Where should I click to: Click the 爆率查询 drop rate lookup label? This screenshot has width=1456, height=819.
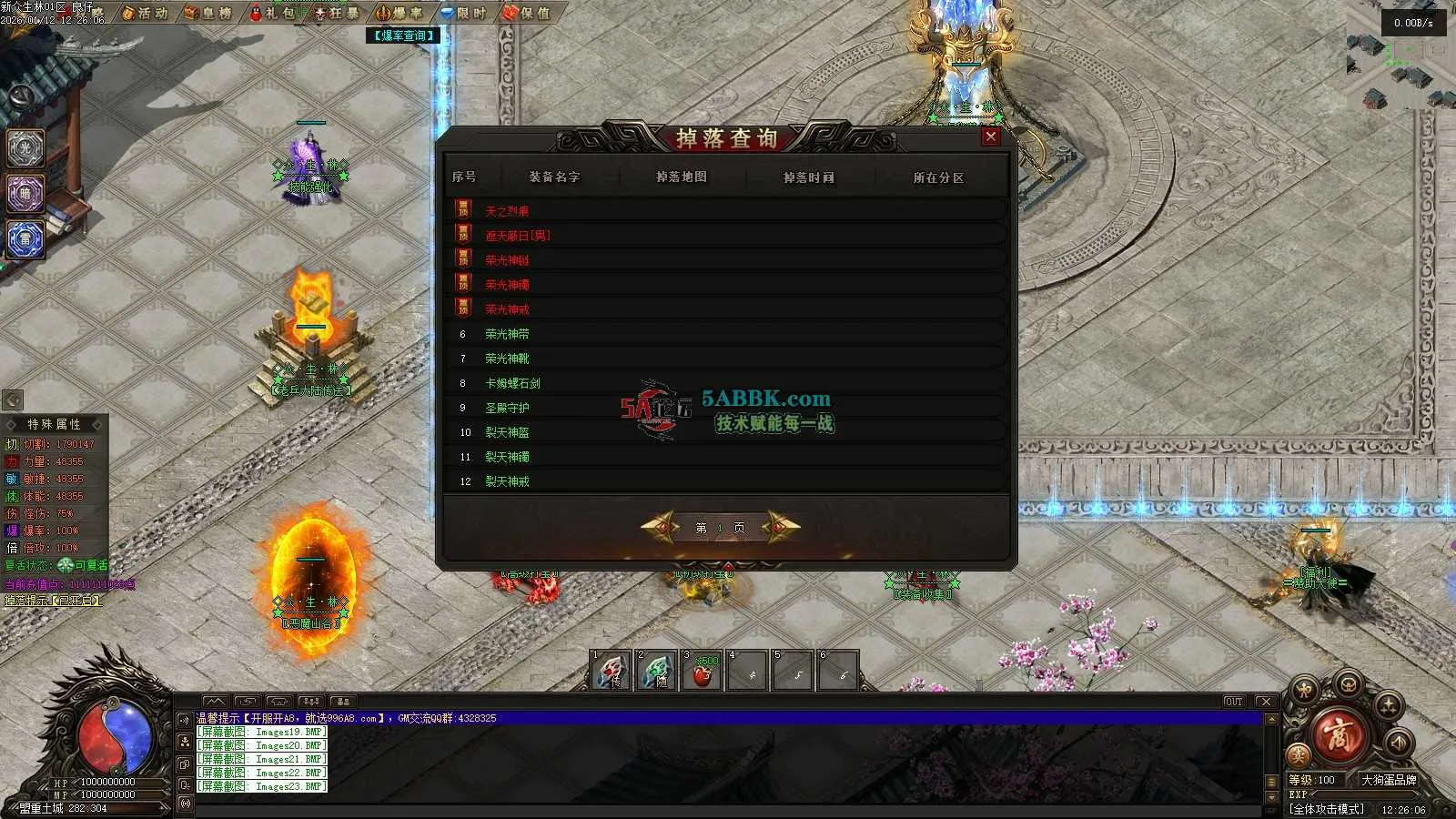click(404, 35)
